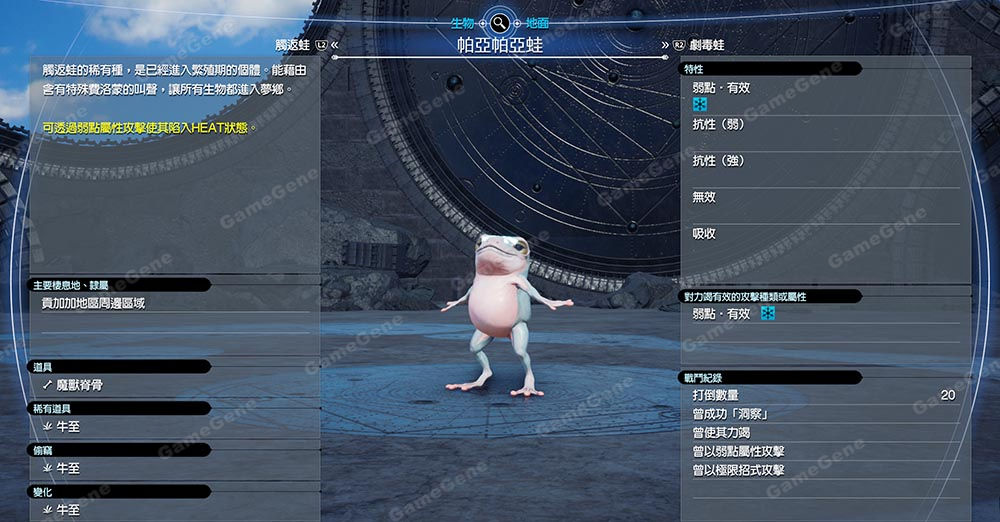Go to previous enemy 騰返蛙
The width and height of the screenshot is (1000, 522).
point(293,45)
